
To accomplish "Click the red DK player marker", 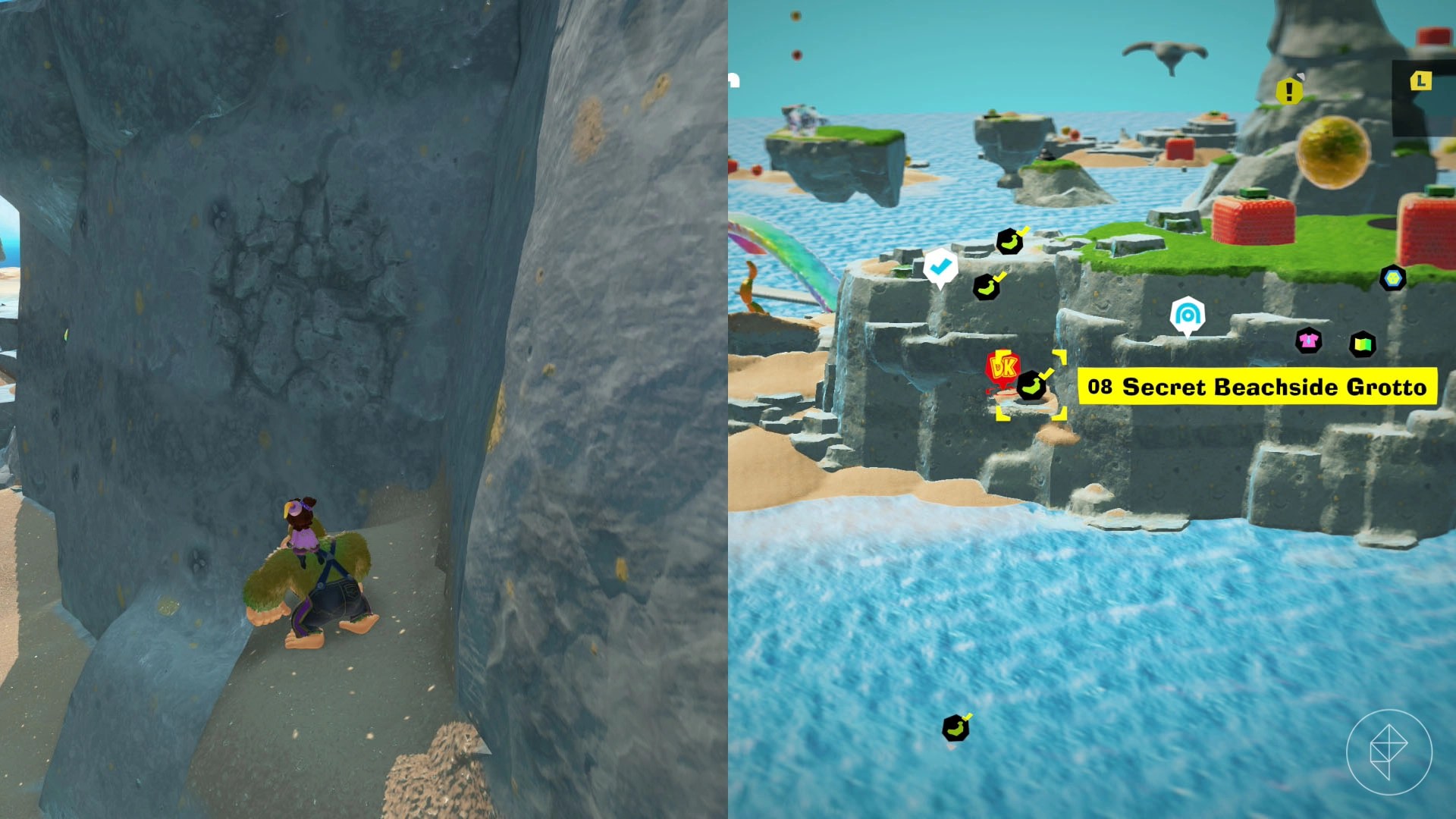I will coord(1003,369).
